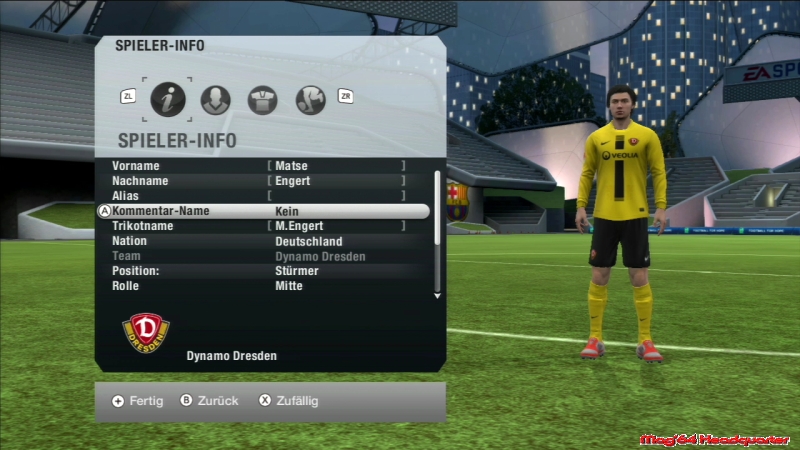
Task: Open the jersey kit tab
Action: 263,99
